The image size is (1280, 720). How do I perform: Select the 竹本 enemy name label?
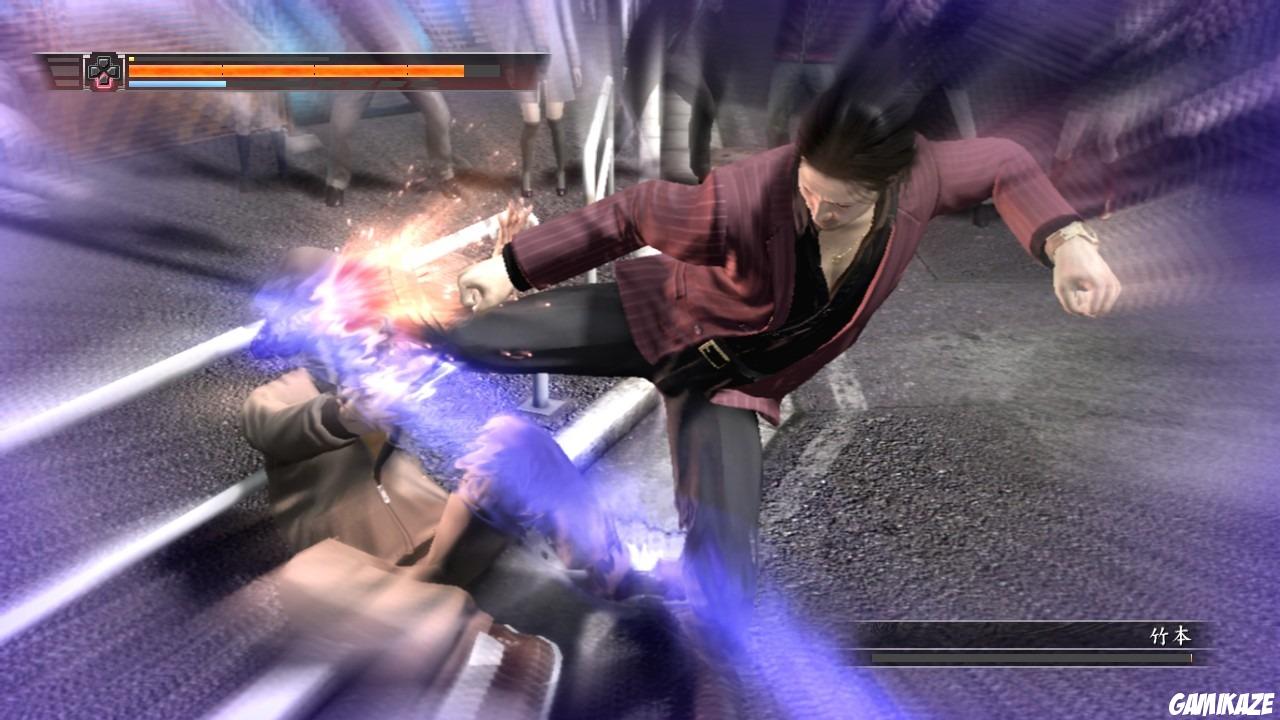coord(1172,634)
